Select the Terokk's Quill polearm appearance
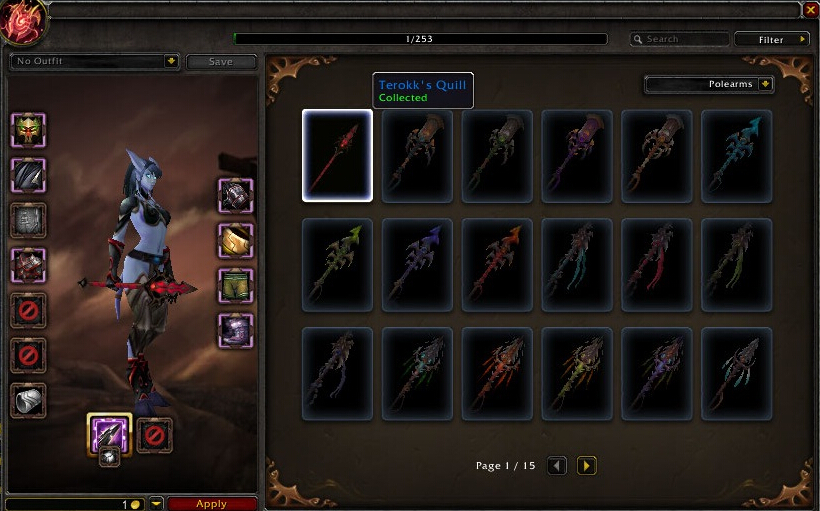This screenshot has width=820, height=511. coord(337,156)
